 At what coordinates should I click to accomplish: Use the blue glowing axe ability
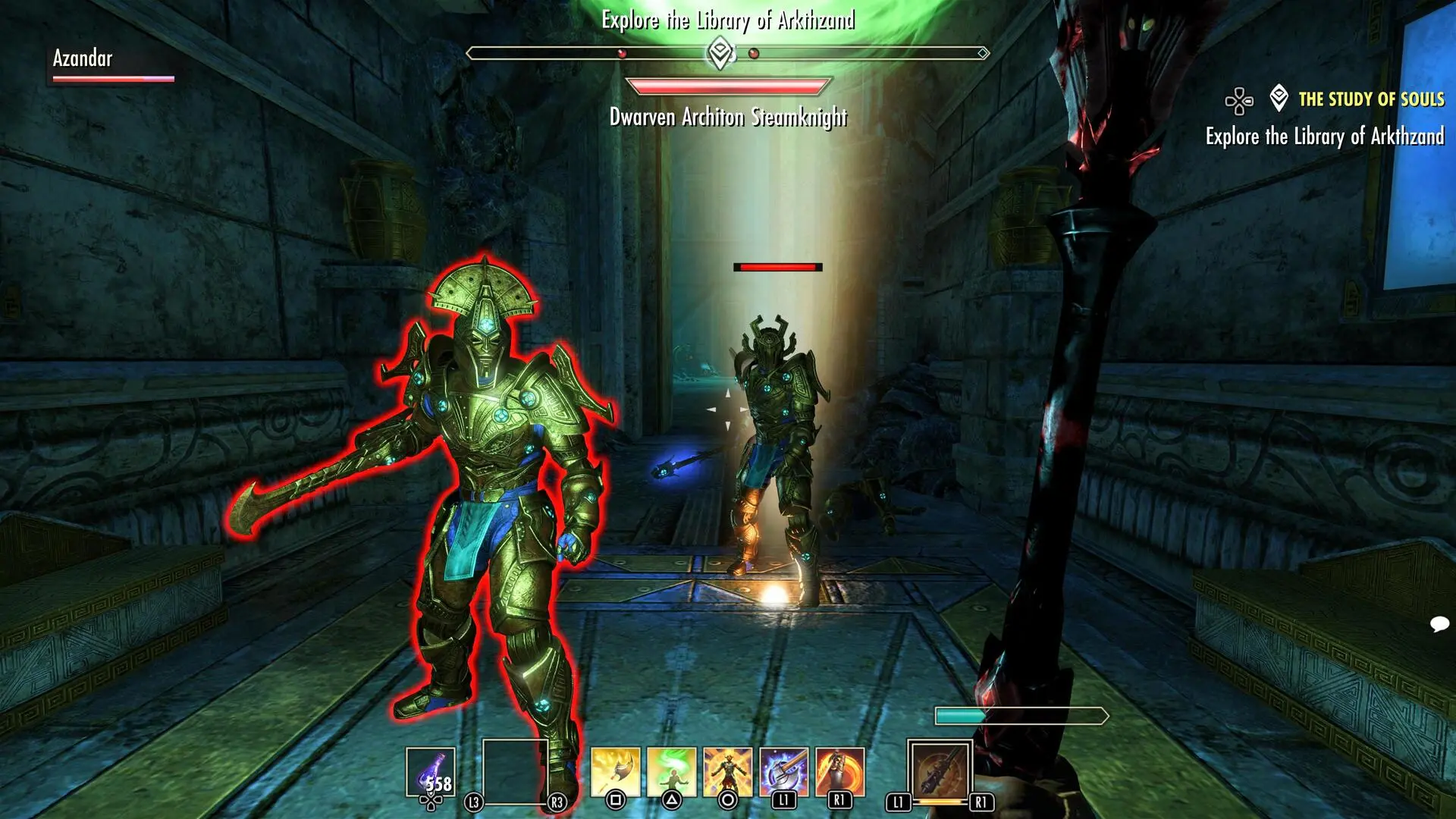click(783, 772)
